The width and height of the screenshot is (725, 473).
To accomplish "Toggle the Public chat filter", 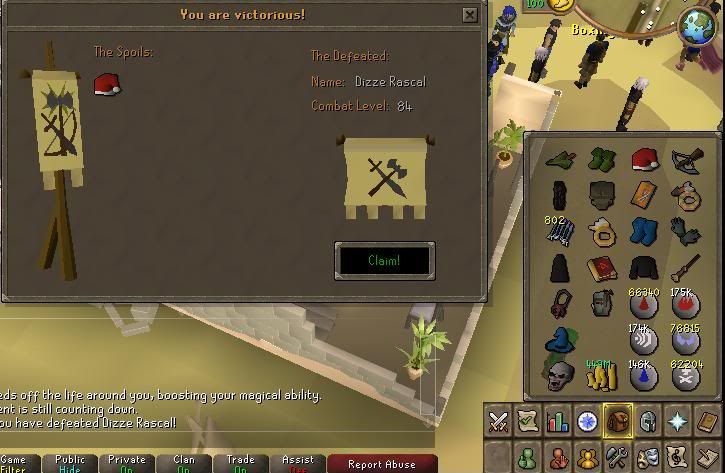I will tap(70, 464).
